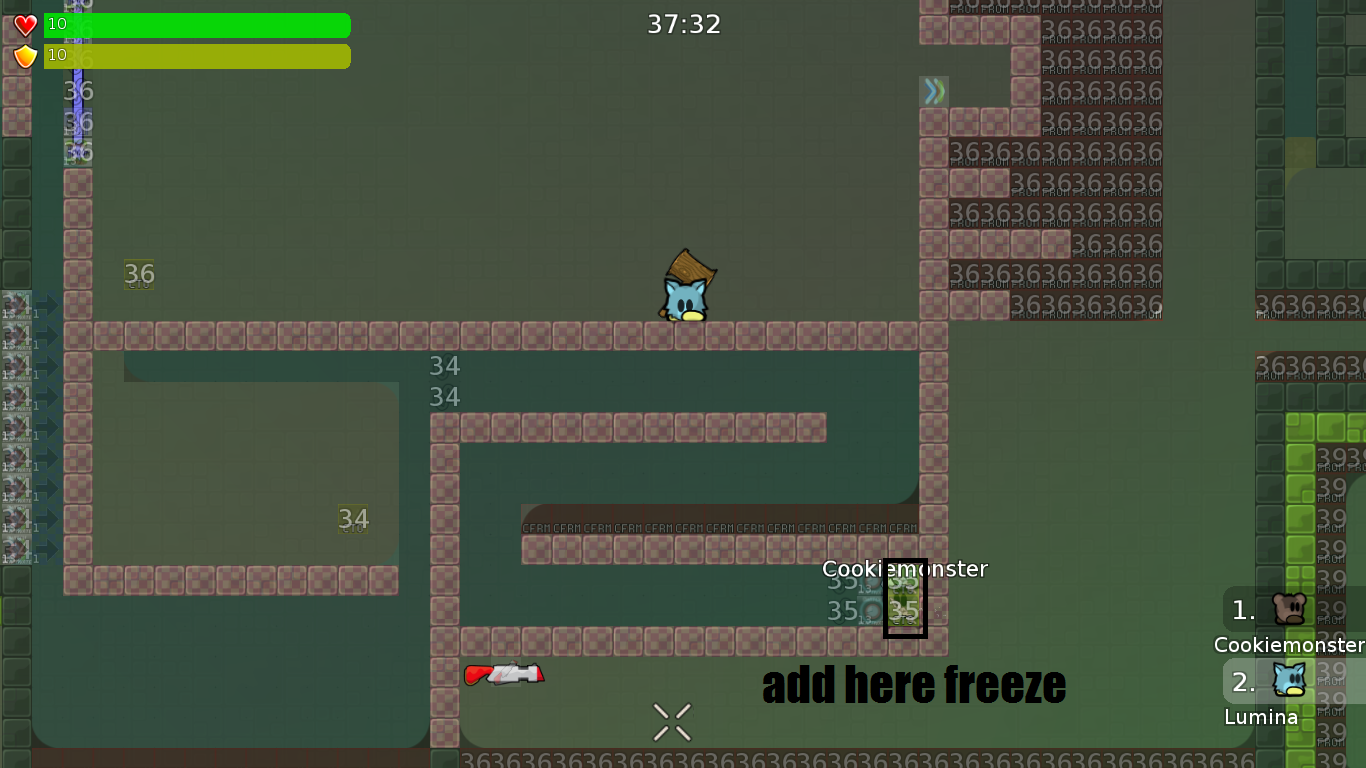Image resolution: width=1366 pixels, height=768 pixels.
Task: Click the Lumina name label
Action: tap(1262, 717)
